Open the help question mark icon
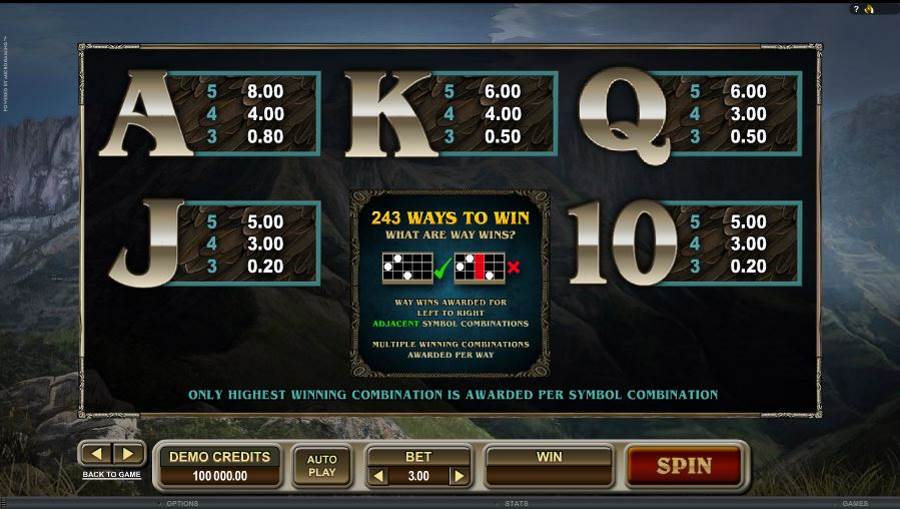The width and height of the screenshot is (900, 509). [856, 9]
